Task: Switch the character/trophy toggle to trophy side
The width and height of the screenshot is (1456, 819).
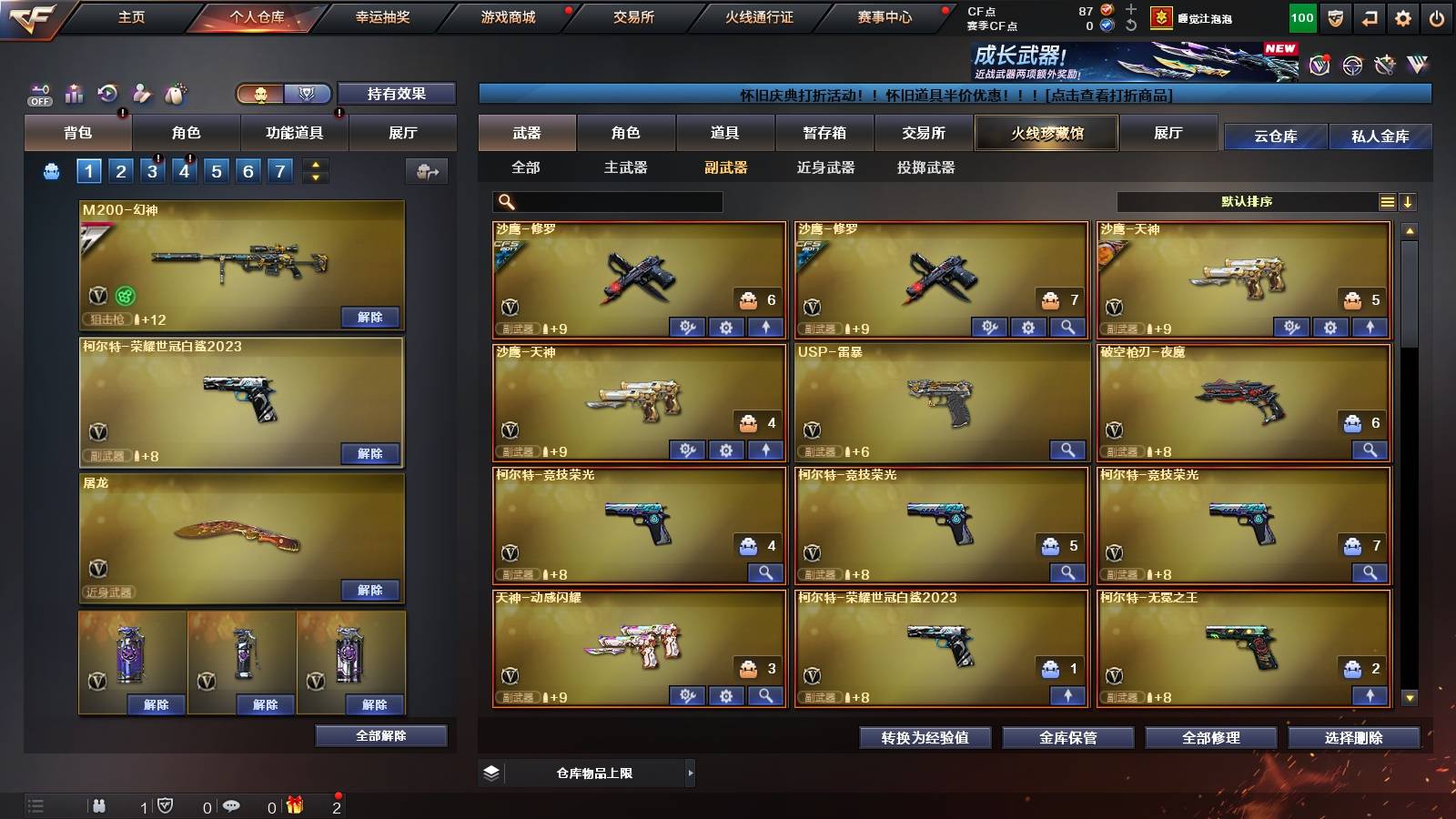Action: 308,93
